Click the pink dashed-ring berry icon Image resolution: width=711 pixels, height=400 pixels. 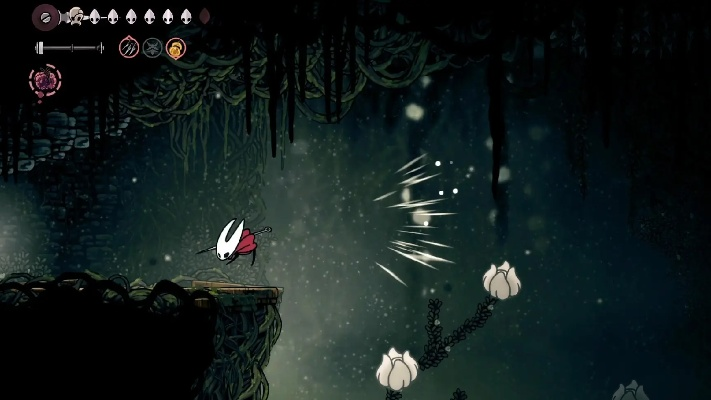point(45,80)
